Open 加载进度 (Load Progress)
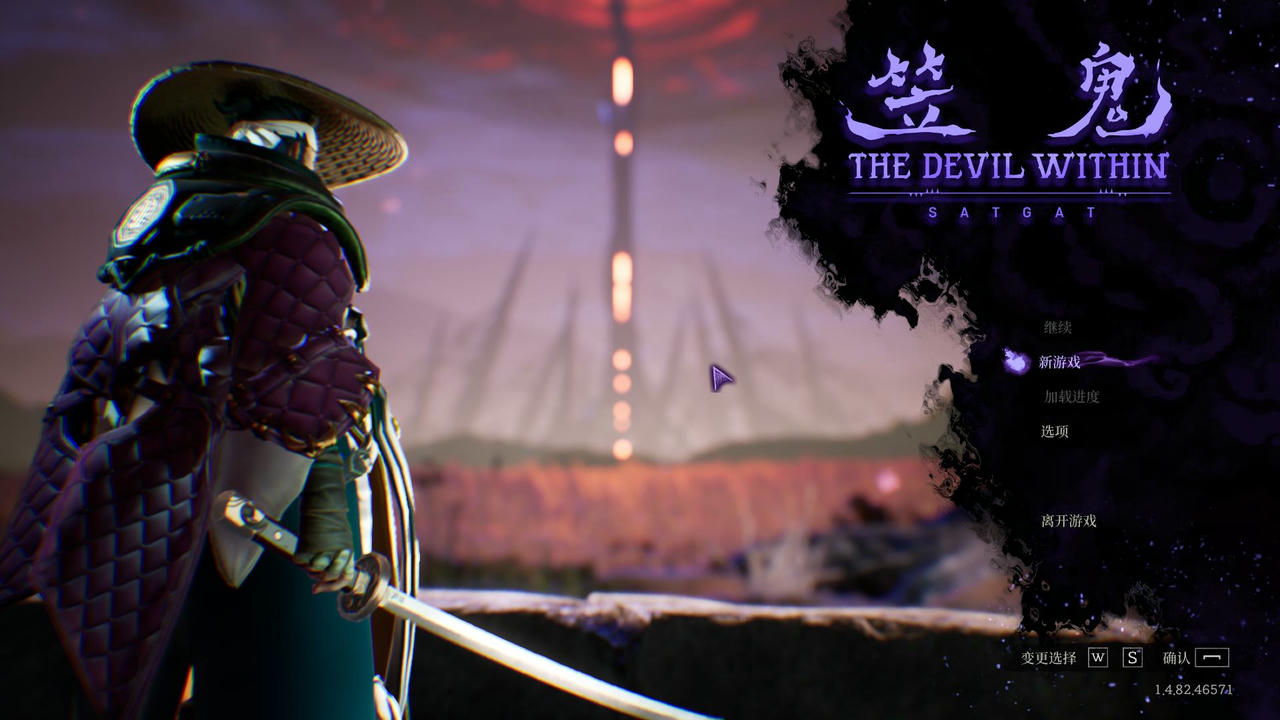The image size is (1280, 720). [1072, 397]
